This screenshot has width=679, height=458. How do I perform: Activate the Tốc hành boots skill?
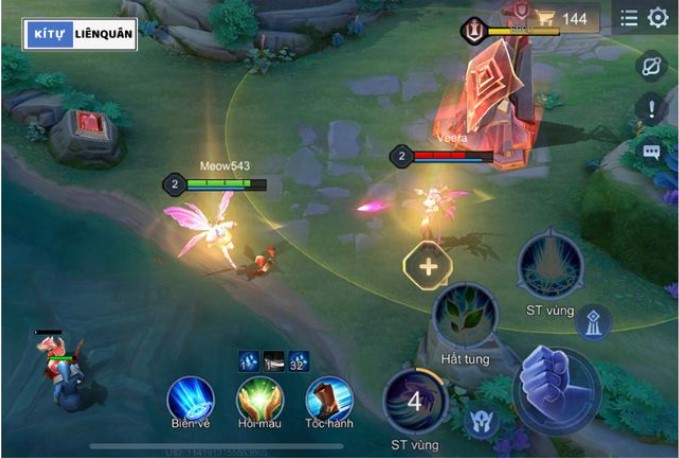(329, 399)
